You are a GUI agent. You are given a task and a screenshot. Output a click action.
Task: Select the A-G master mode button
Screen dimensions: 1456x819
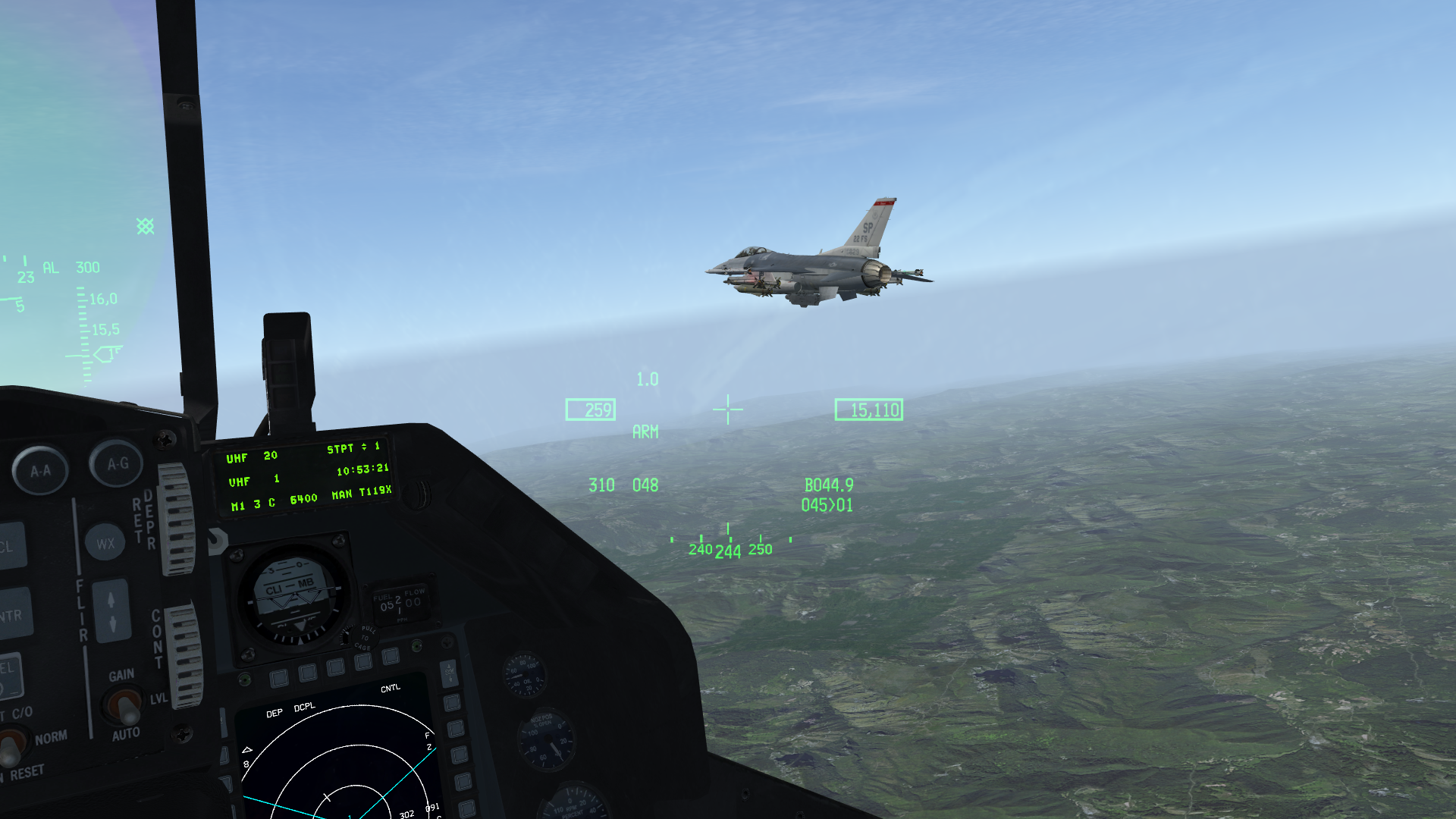click(x=117, y=463)
